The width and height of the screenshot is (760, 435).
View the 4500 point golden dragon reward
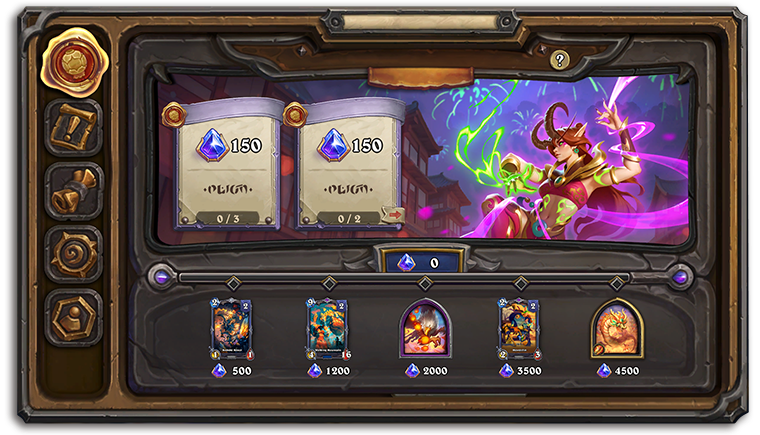[616, 328]
